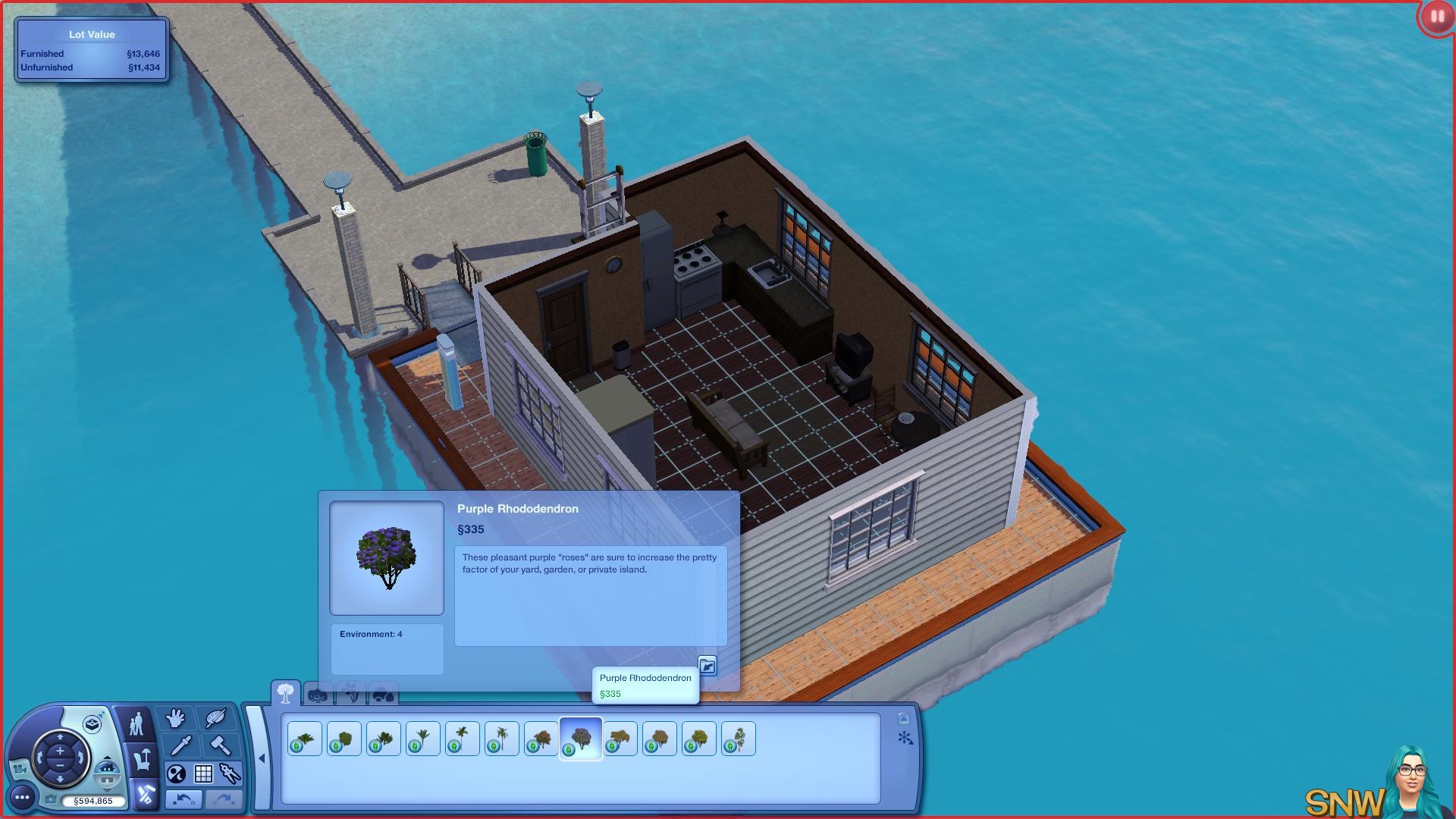Activate the eyedropper tool
The image size is (1456, 819).
click(x=180, y=745)
